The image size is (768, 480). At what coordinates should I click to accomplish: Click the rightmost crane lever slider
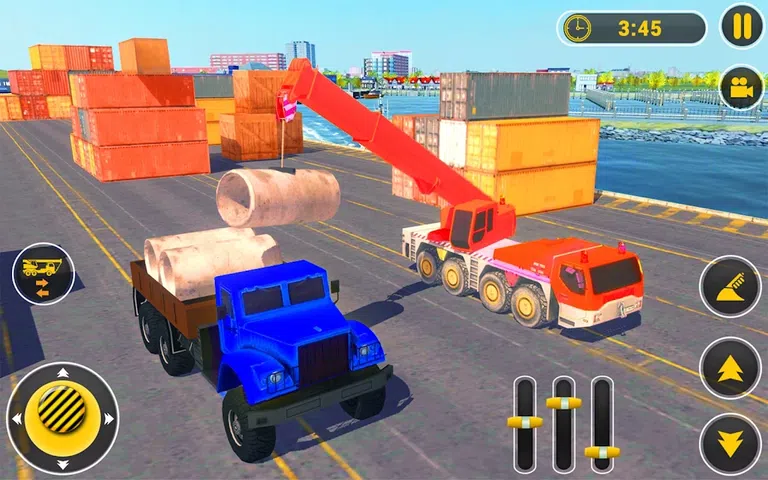tap(601, 452)
